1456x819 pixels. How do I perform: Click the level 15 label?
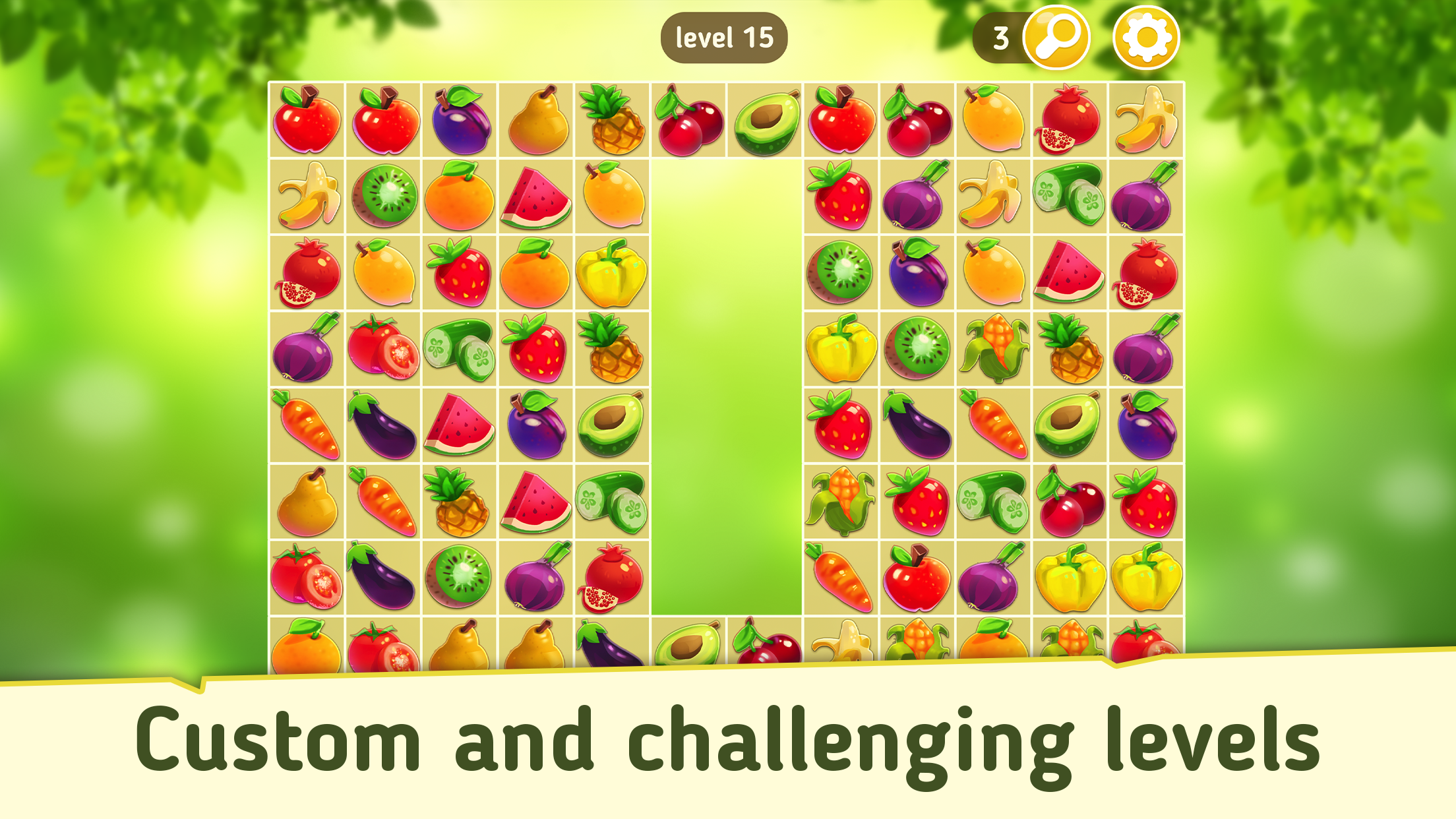(725, 38)
